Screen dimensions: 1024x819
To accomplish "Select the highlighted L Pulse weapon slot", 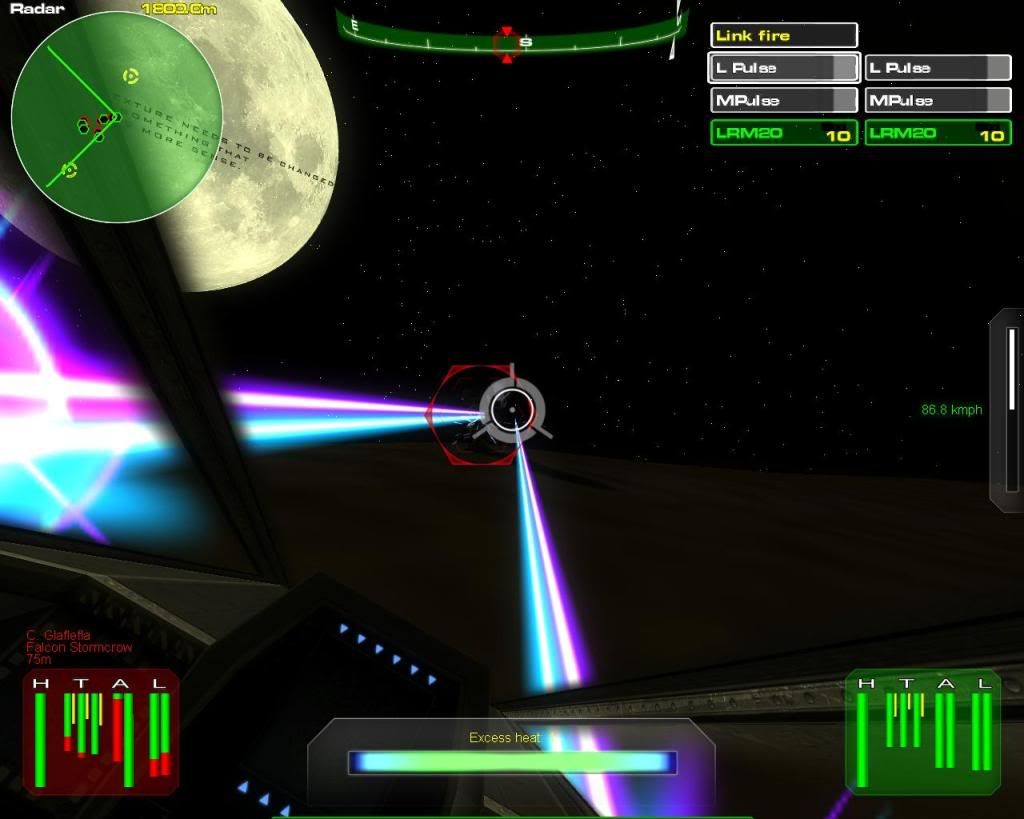I will 784,68.
